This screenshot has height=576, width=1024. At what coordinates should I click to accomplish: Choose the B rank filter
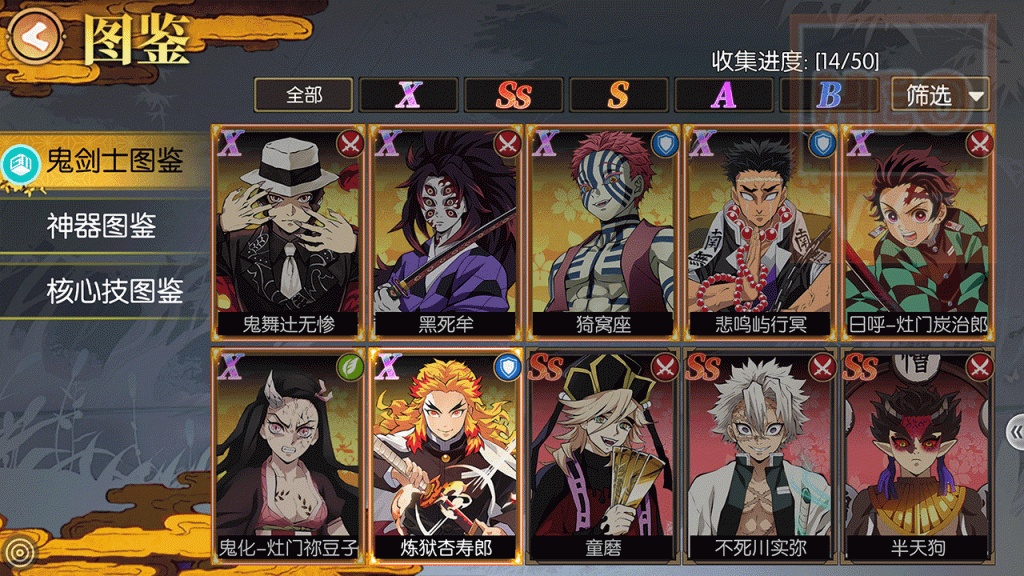[828, 95]
